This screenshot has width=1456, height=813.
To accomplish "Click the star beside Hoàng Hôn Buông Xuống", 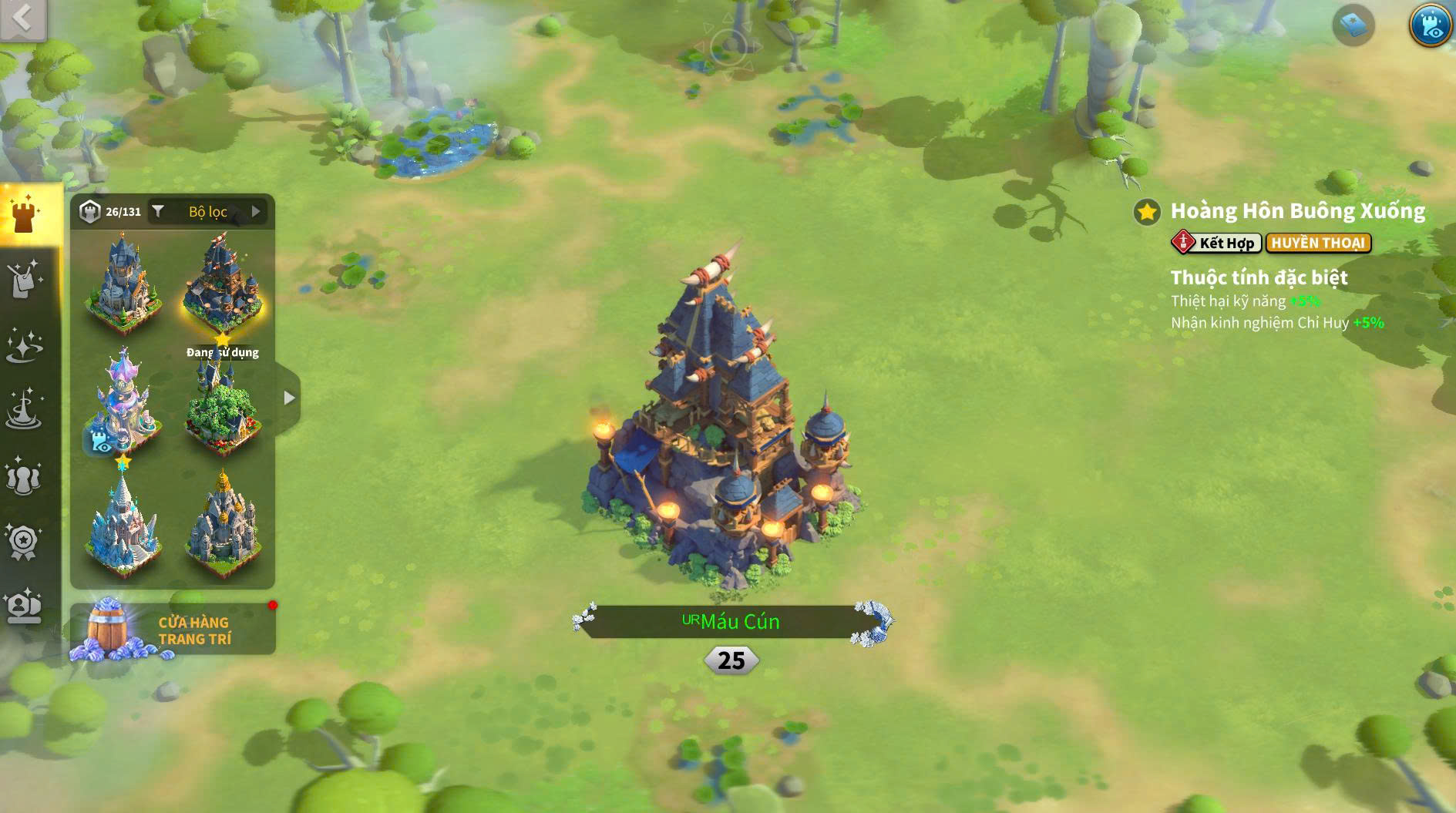I will click(x=1147, y=211).
